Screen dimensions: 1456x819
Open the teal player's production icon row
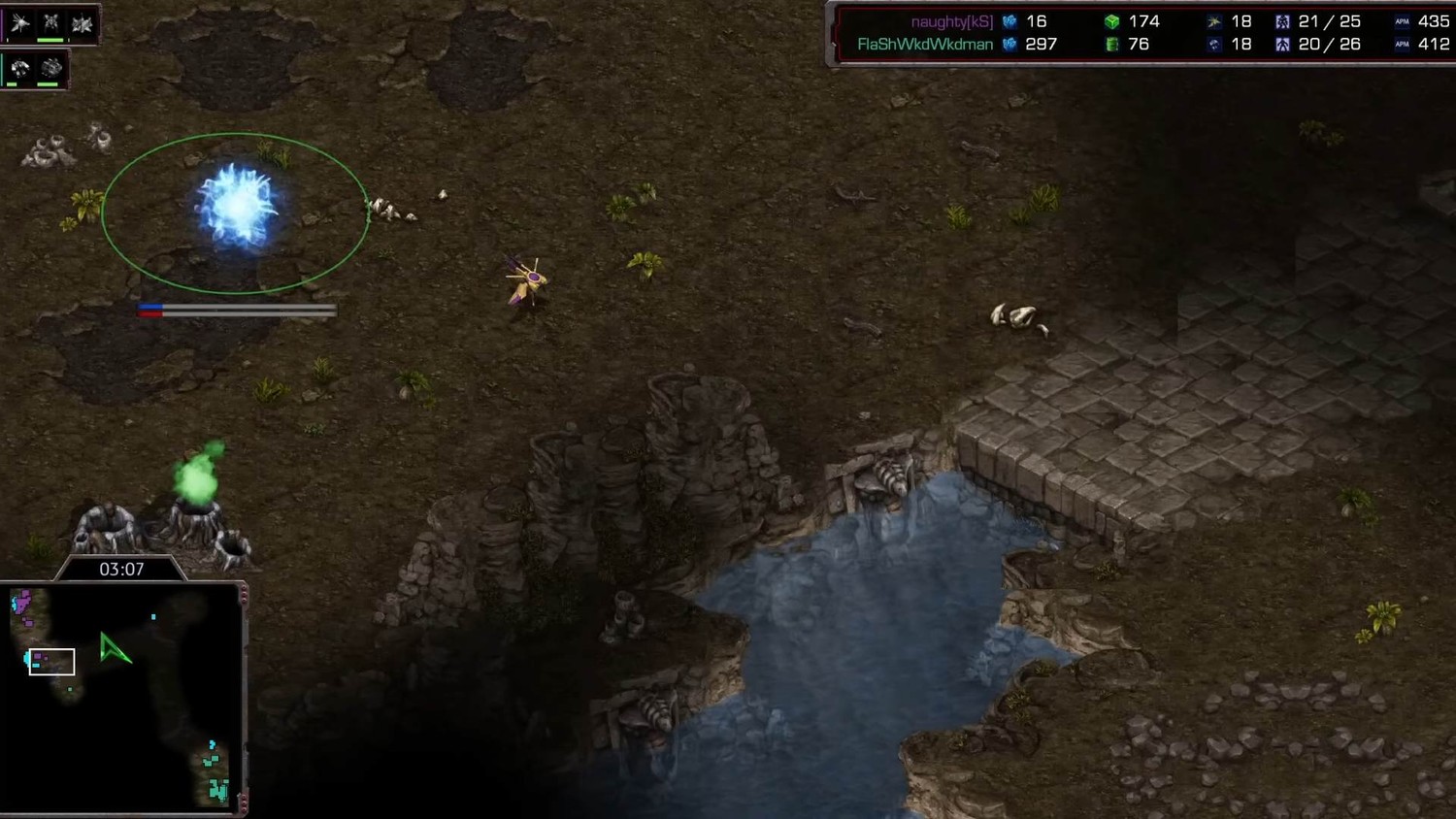(35, 69)
